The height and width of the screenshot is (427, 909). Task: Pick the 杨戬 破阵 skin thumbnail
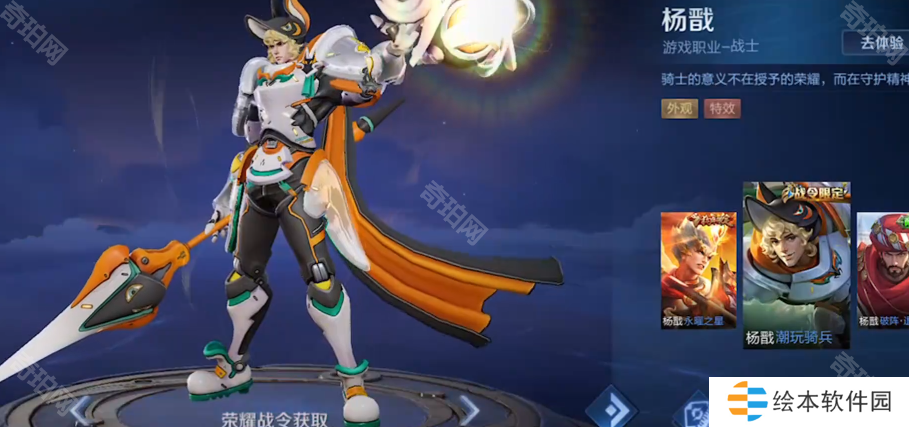click(x=884, y=270)
